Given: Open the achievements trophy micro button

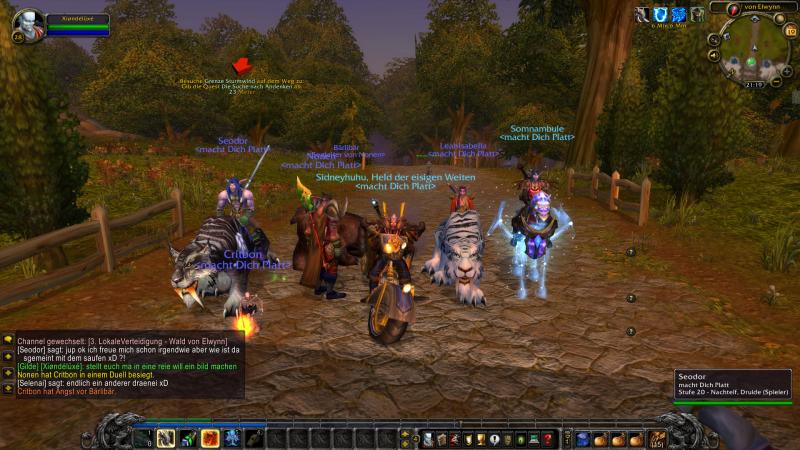Looking at the screenshot, I should coord(480,438).
